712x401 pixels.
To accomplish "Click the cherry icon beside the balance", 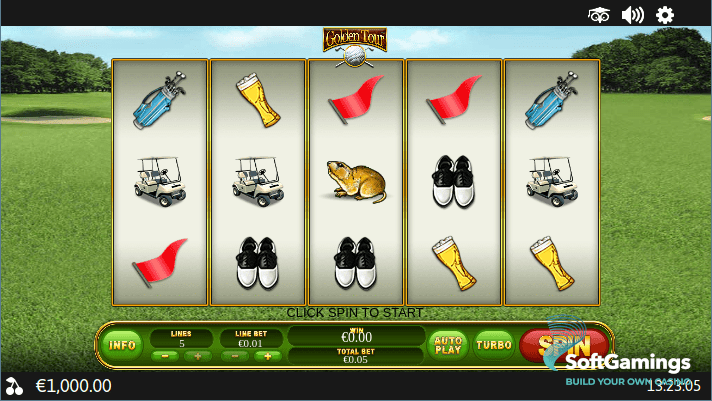I will point(14,386).
